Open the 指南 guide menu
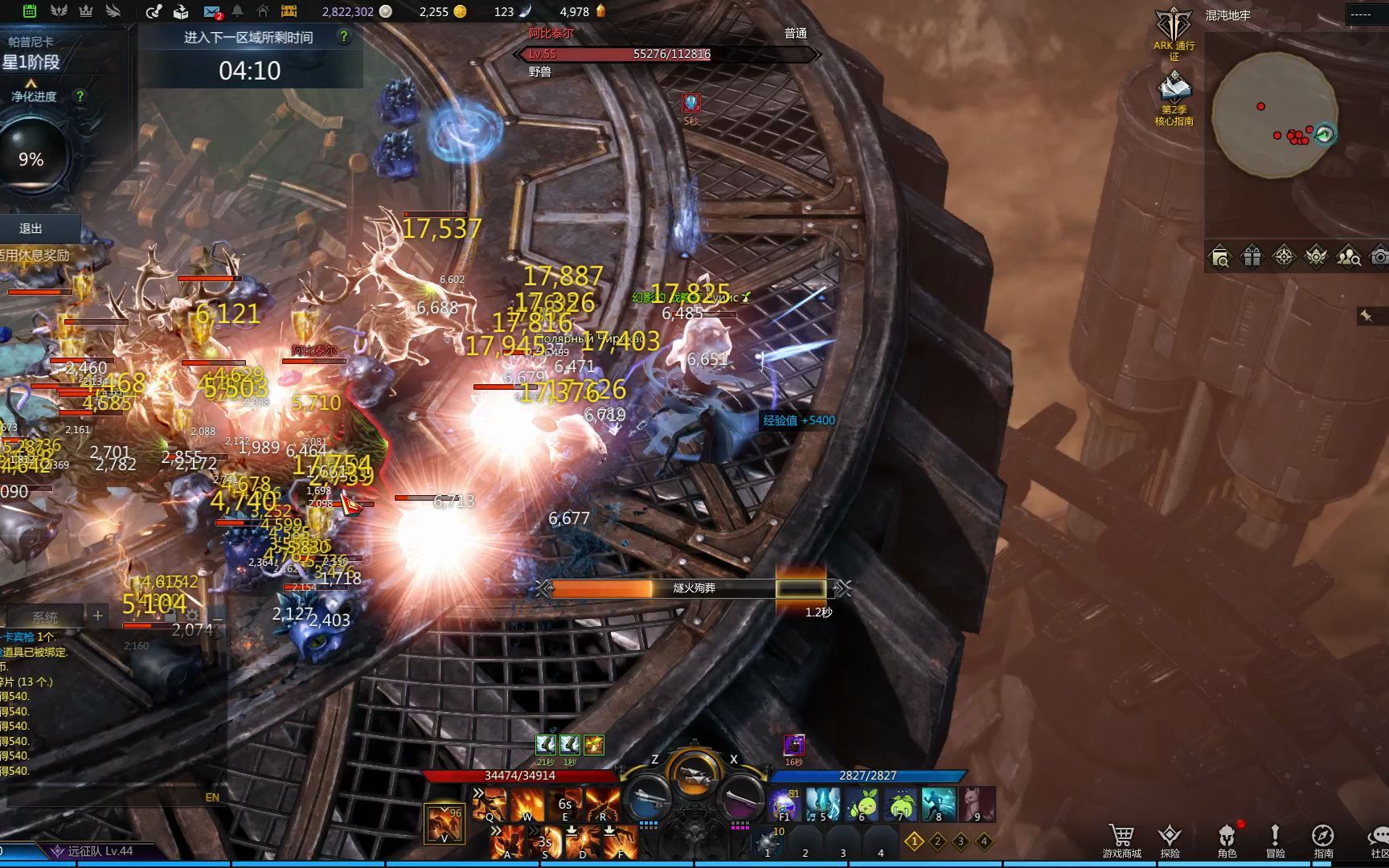Screen dimensions: 1389x868 click(1323, 841)
